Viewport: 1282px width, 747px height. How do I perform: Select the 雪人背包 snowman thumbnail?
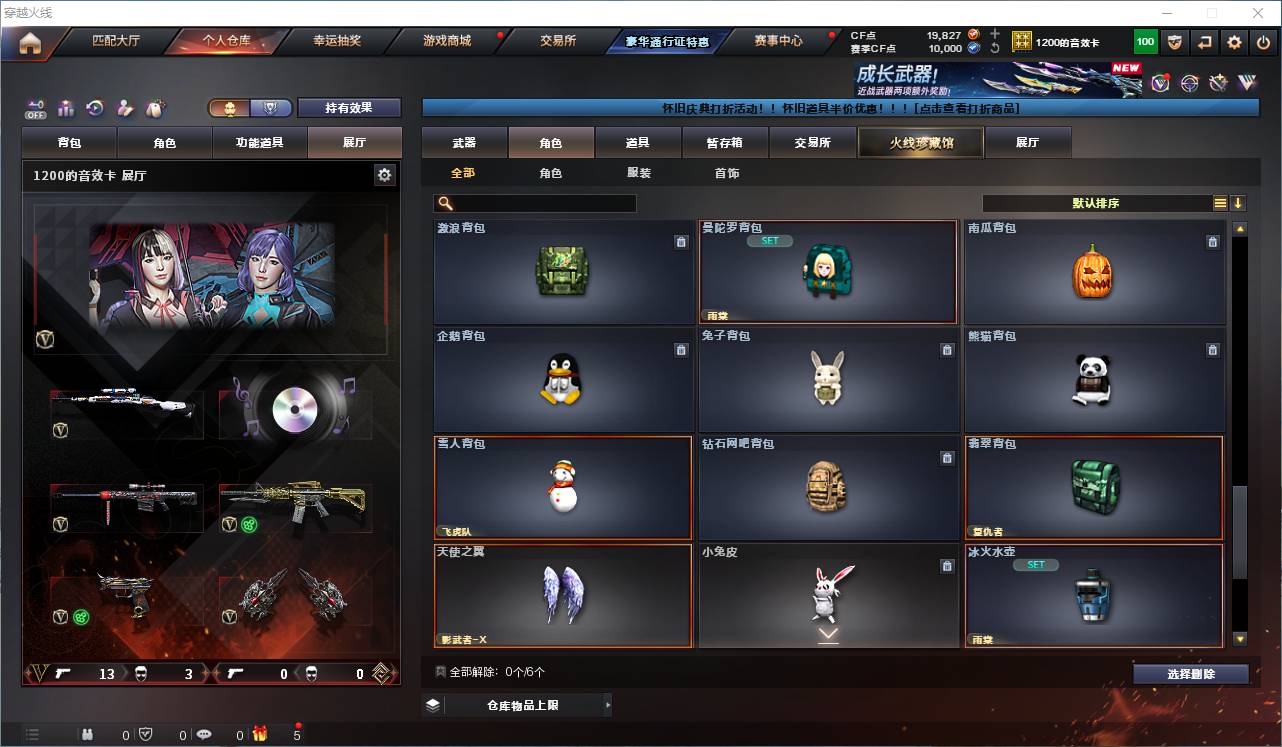point(563,487)
